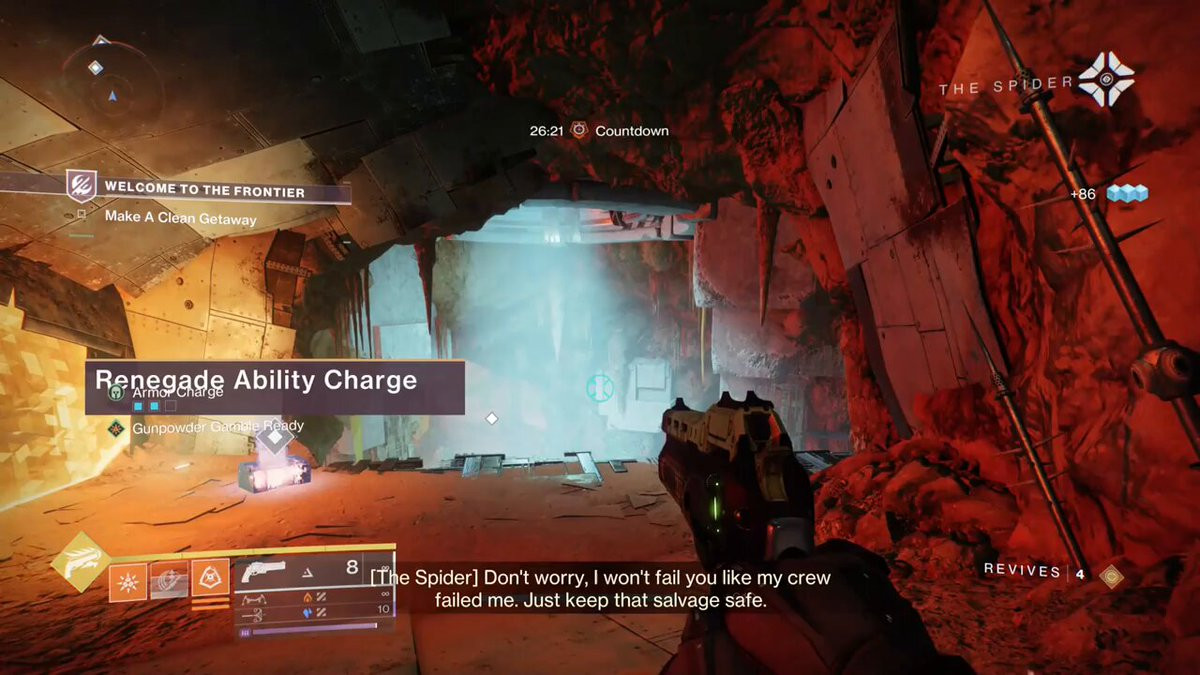Click the Revives token icon
The height and width of the screenshot is (675, 1200).
coord(1110,575)
